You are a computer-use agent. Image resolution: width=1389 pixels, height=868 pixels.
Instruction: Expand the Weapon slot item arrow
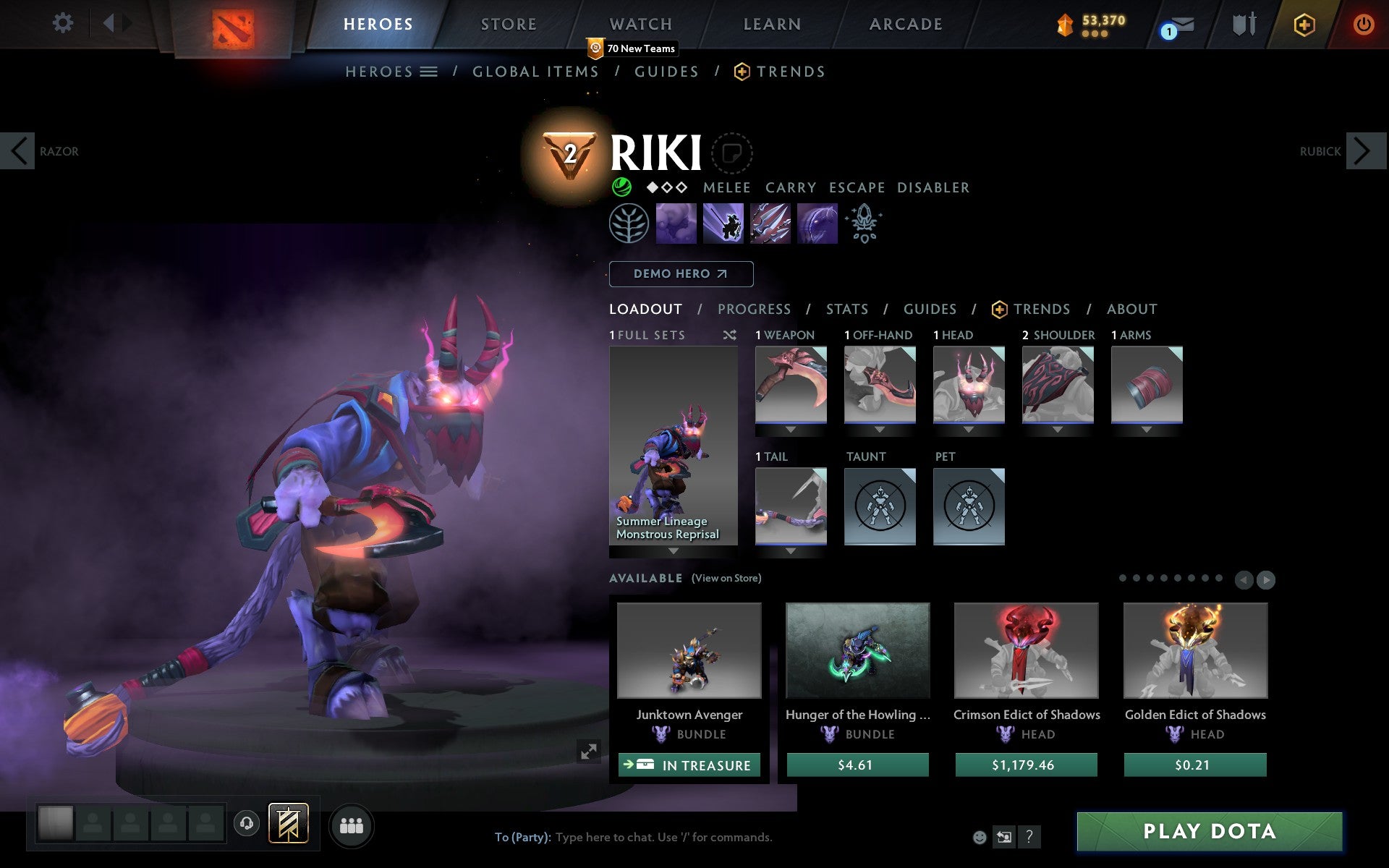(789, 429)
